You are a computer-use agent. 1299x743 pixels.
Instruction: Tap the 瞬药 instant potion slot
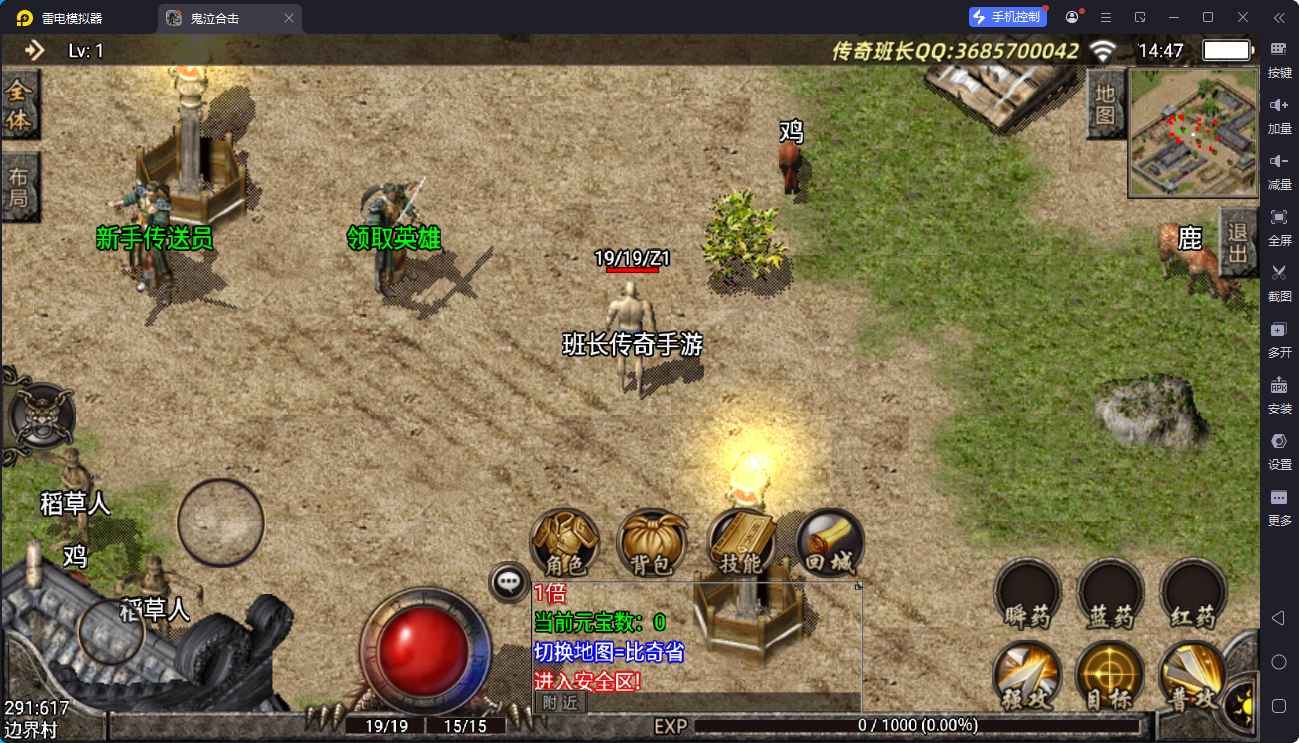1027,592
